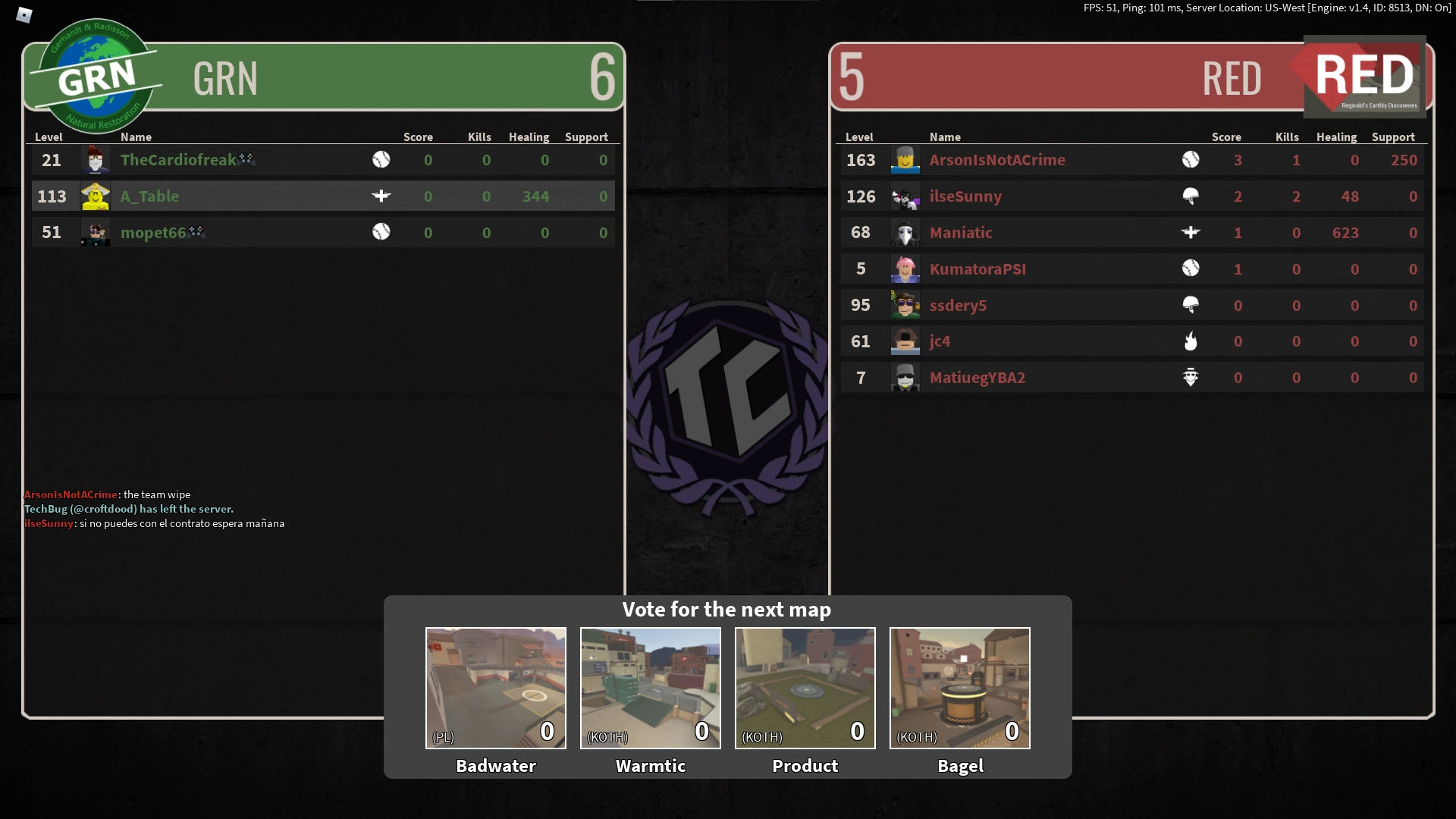This screenshot has width=1456, height=819.
Task: Click the flame class icon next to jc4
Action: click(1191, 341)
